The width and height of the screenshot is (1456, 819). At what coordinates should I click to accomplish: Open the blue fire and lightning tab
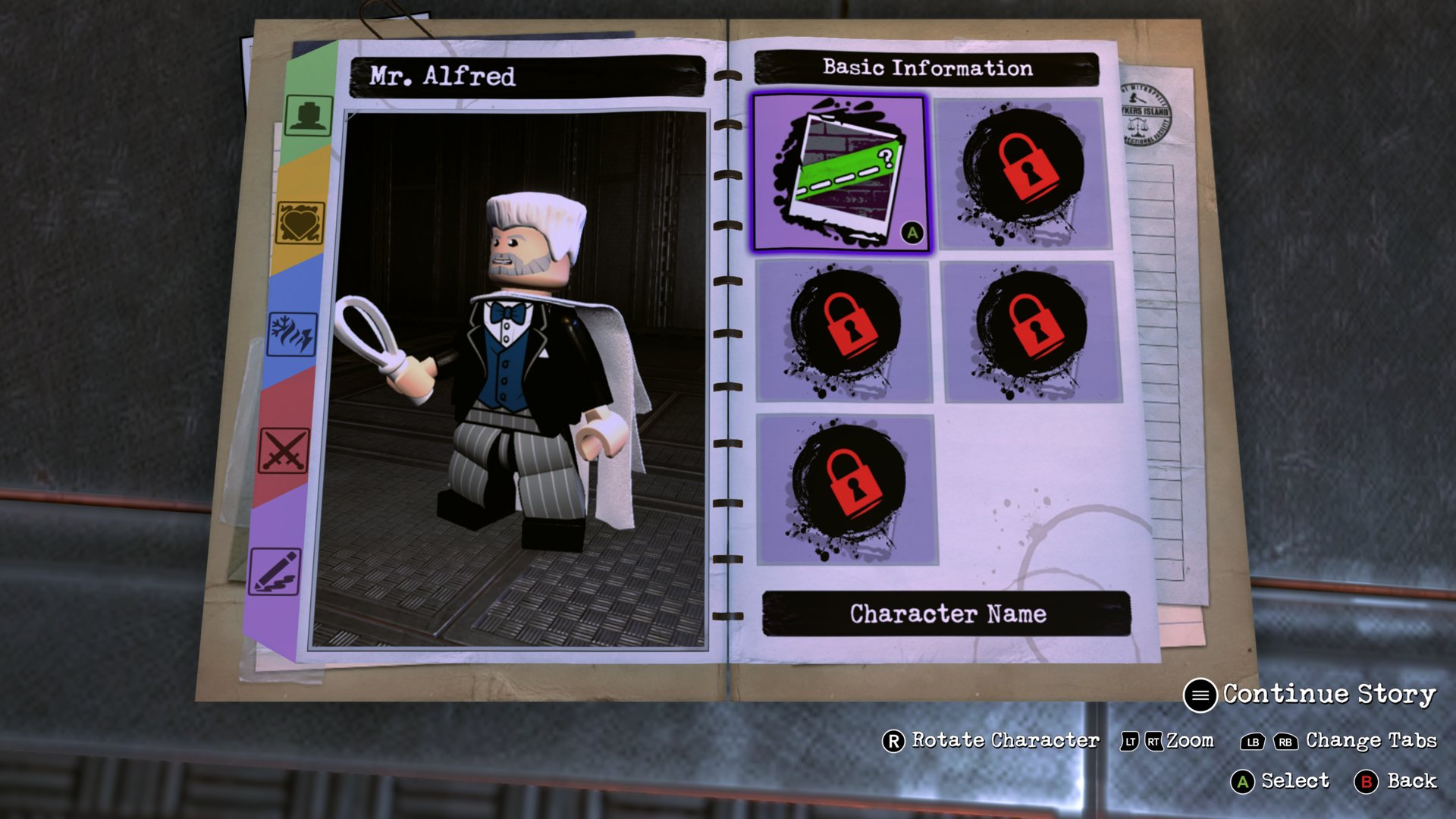tap(292, 334)
